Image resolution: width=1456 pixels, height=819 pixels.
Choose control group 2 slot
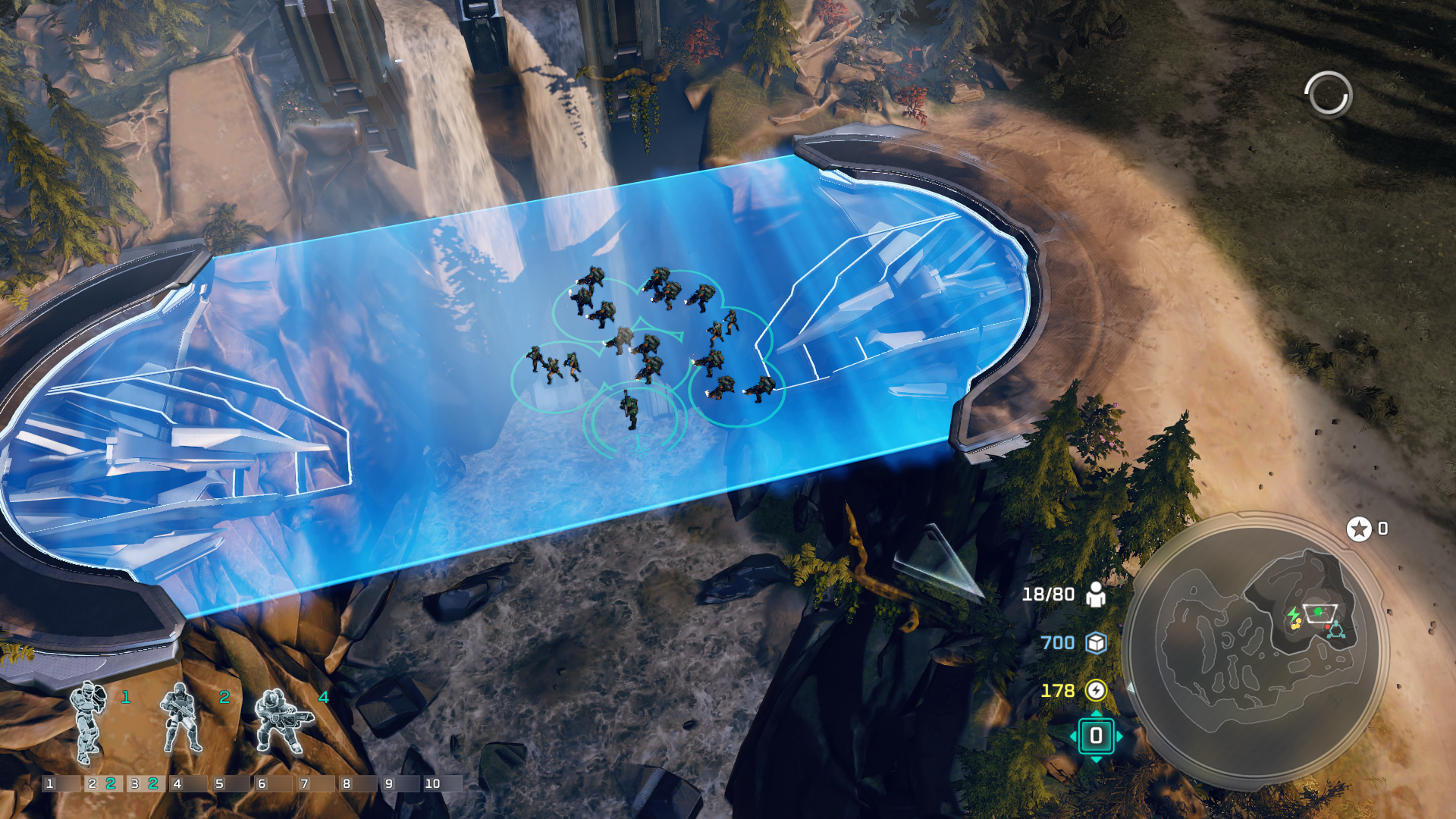(103, 783)
